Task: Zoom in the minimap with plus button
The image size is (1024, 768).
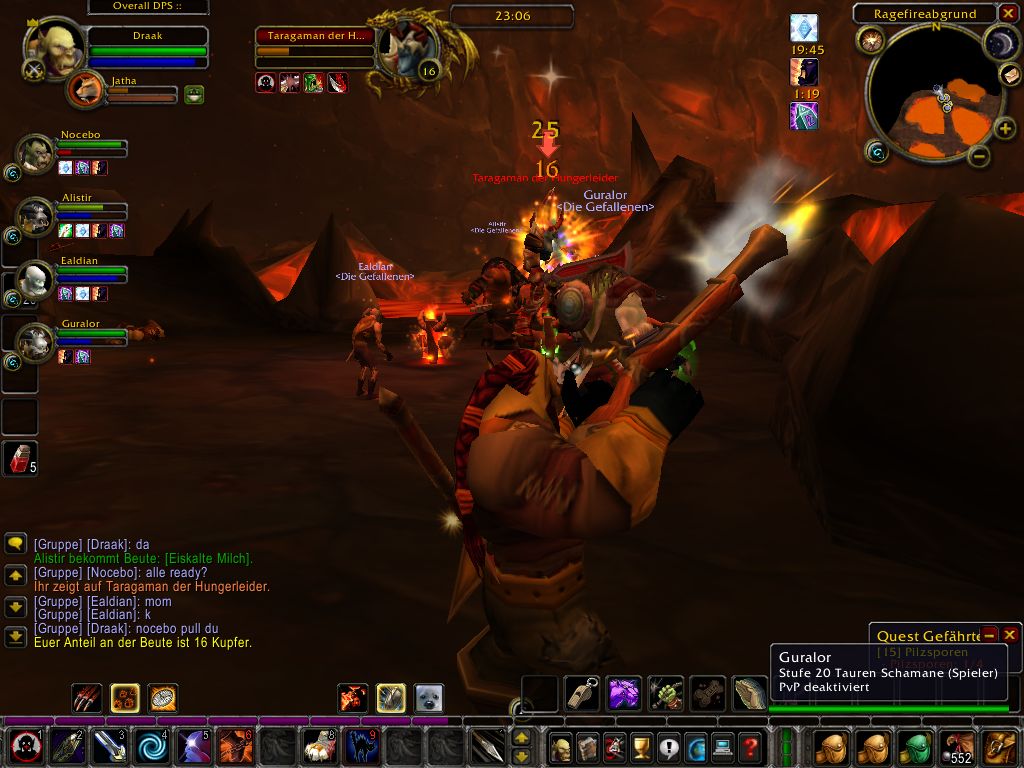Action: click(x=1003, y=129)
